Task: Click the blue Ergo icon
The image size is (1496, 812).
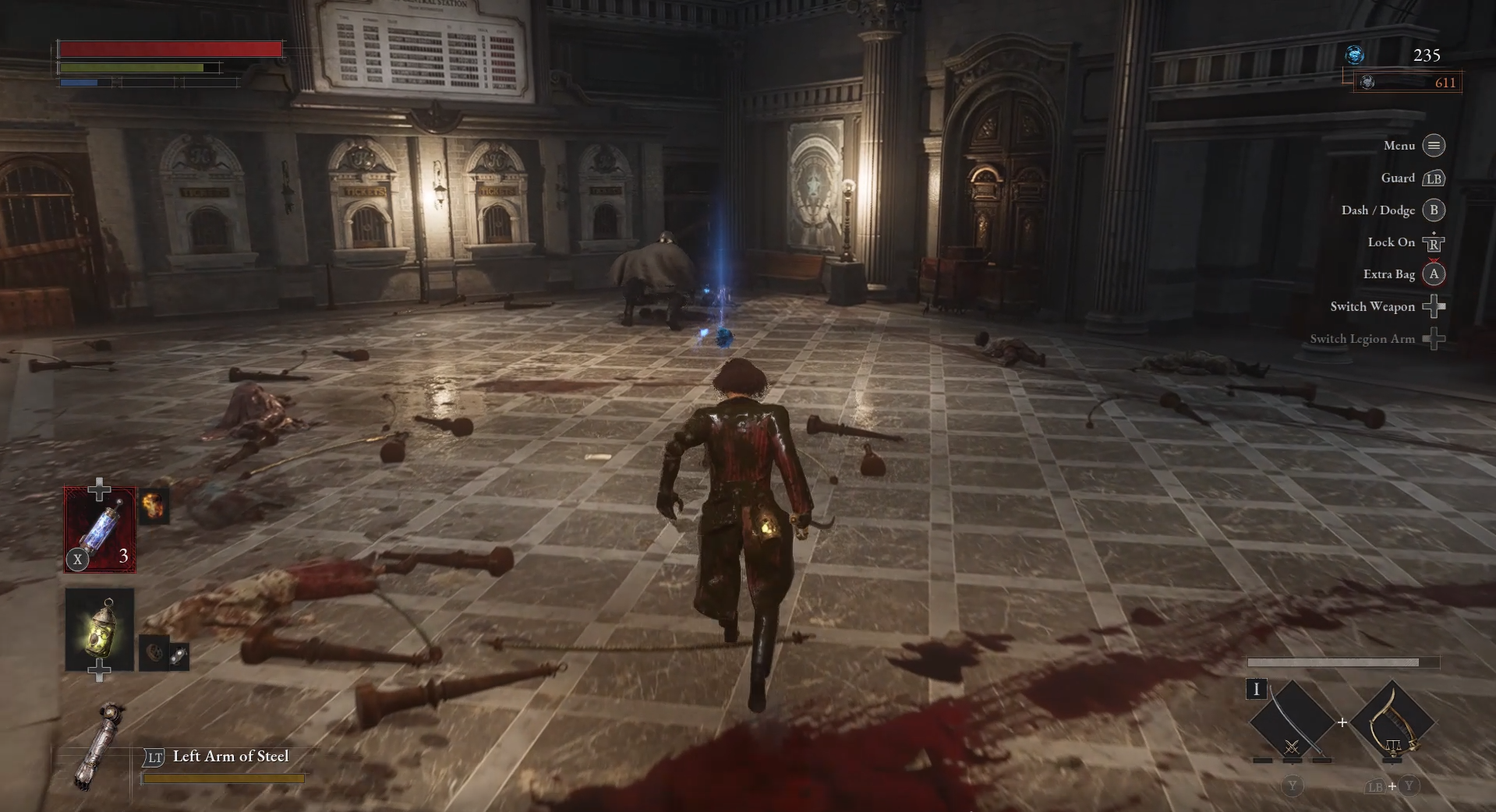Action: (x=1355, y=55)
